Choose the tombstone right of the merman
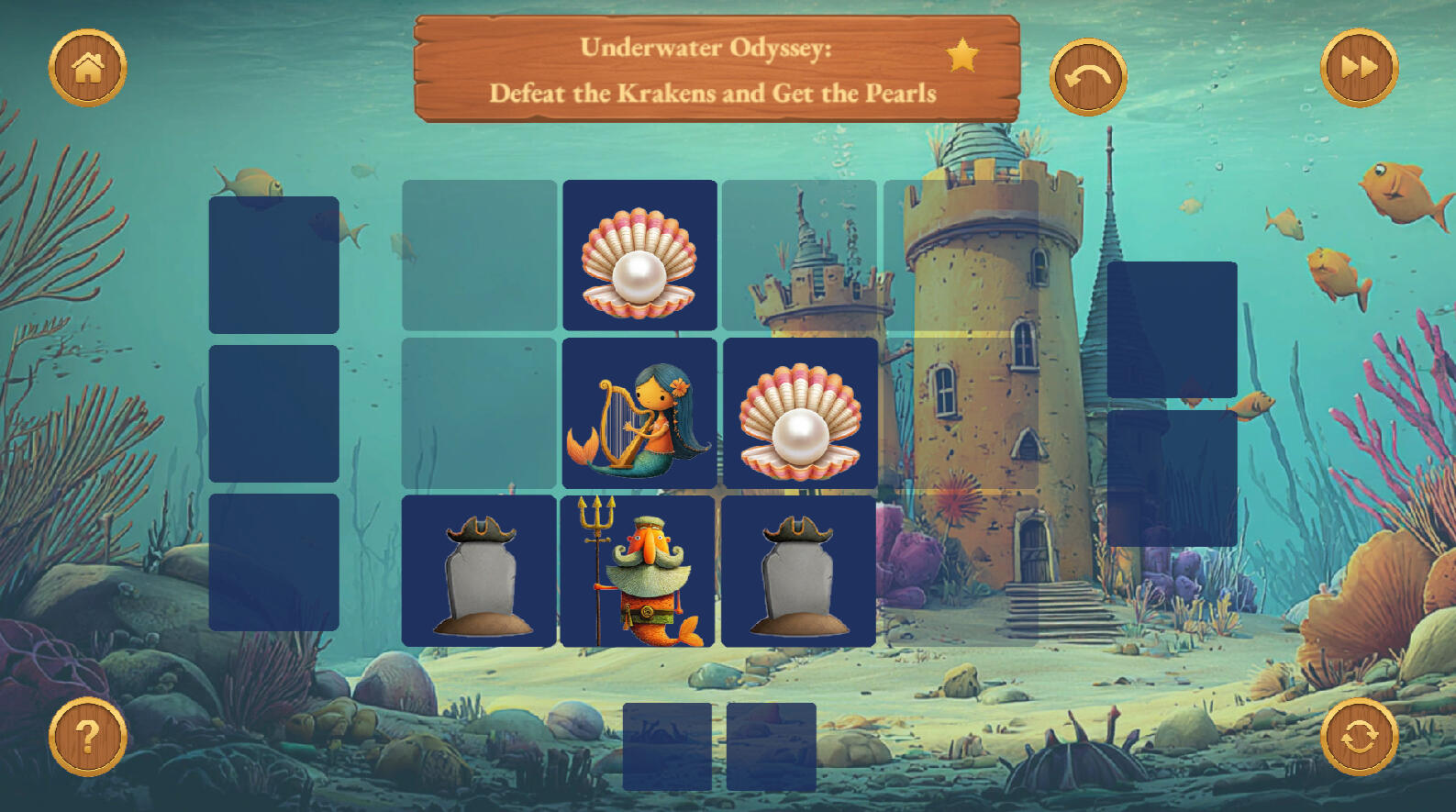 798,571
